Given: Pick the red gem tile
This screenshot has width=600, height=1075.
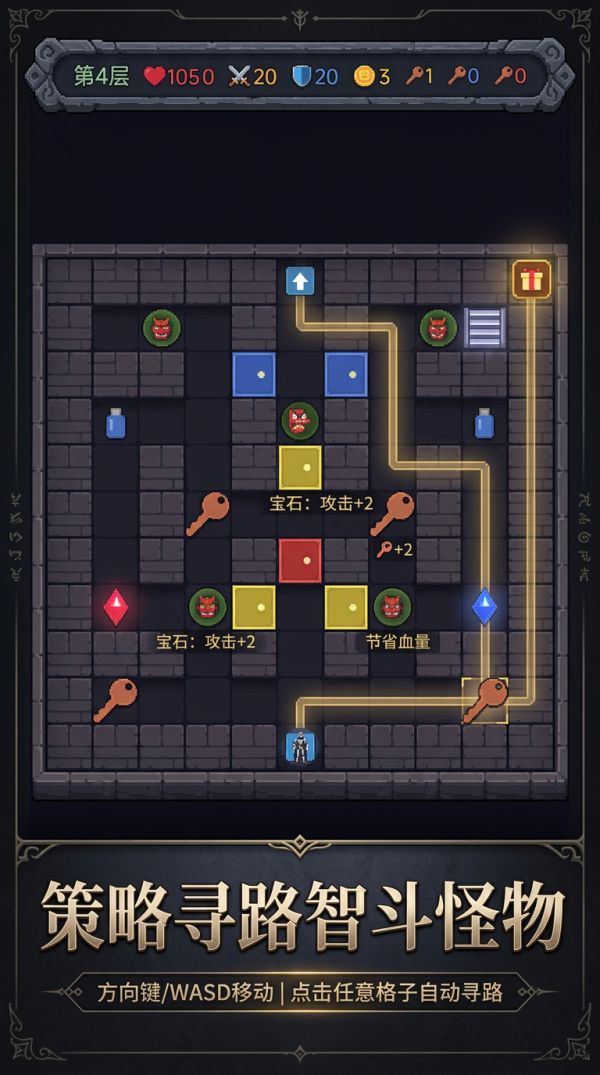Looking at the screenshot, I should (x=116, y=607).
